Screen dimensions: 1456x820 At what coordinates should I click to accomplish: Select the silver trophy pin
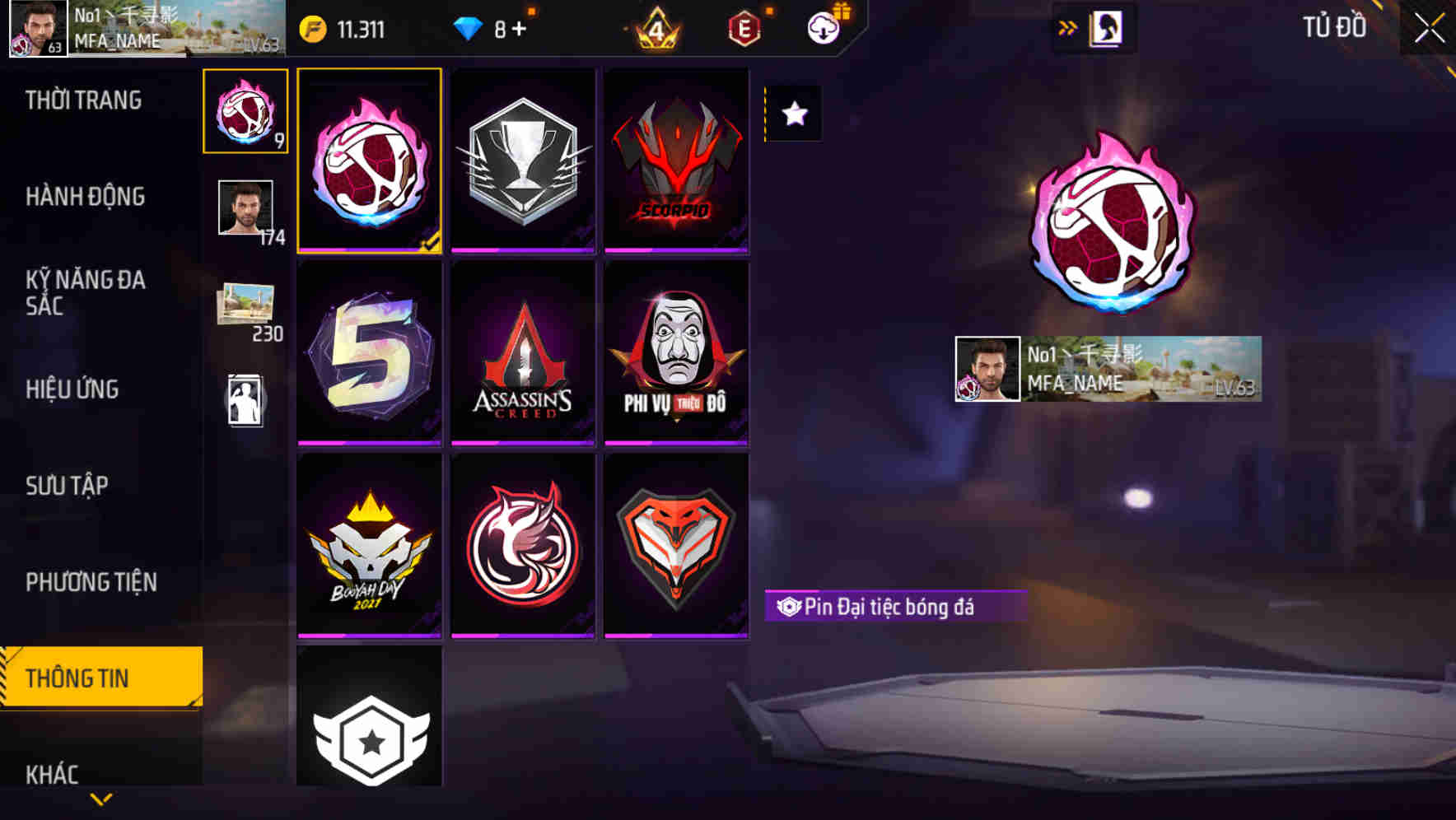coord(523,161)
